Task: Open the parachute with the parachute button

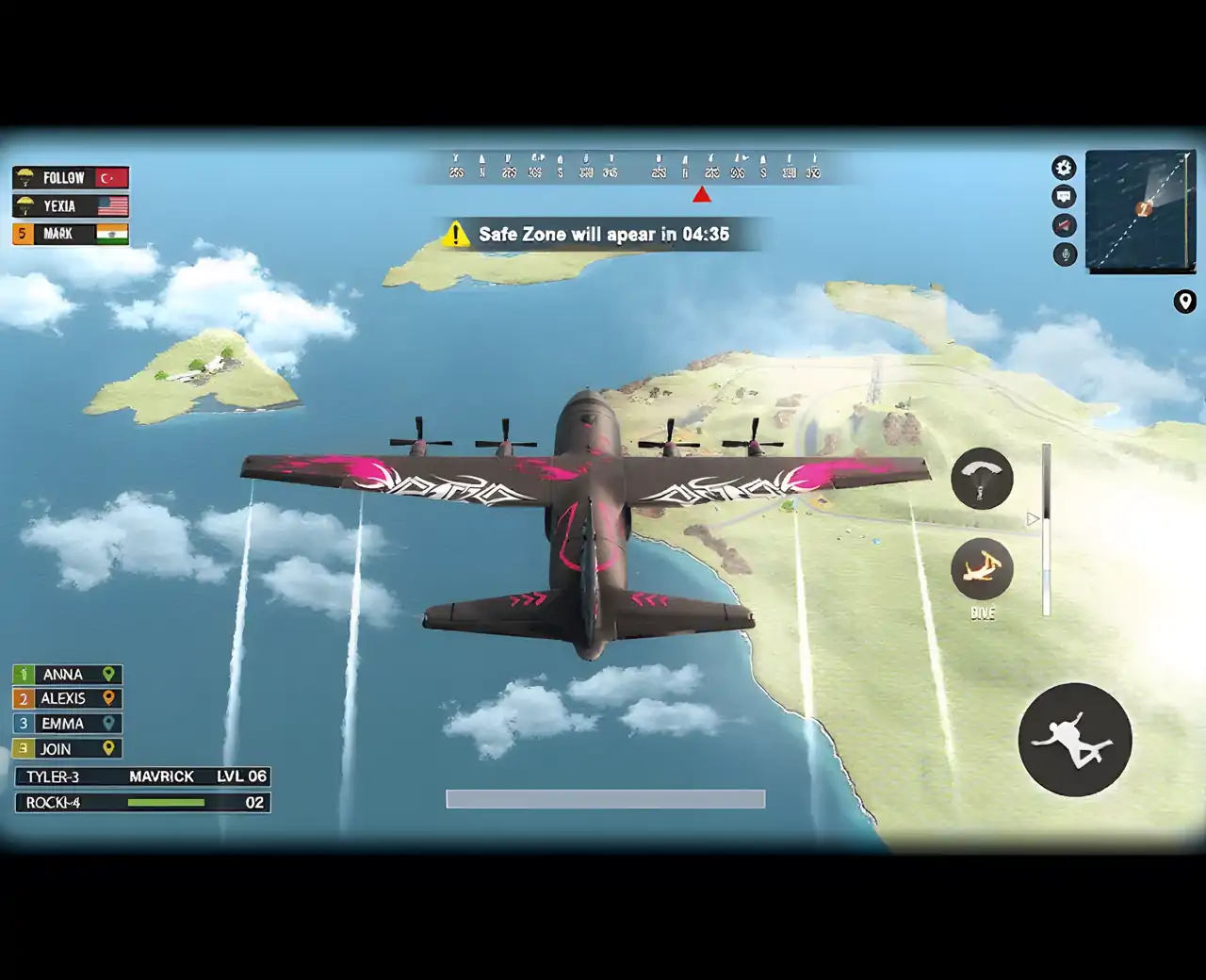Action: coord(982,479)
